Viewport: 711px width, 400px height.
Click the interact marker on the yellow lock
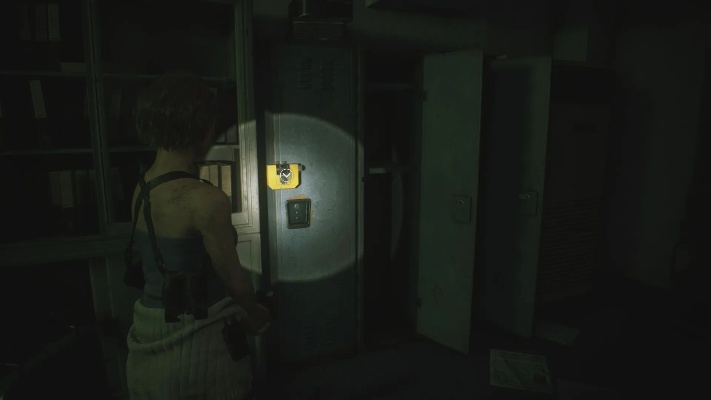pyautogui.click(x=287, y=176)
